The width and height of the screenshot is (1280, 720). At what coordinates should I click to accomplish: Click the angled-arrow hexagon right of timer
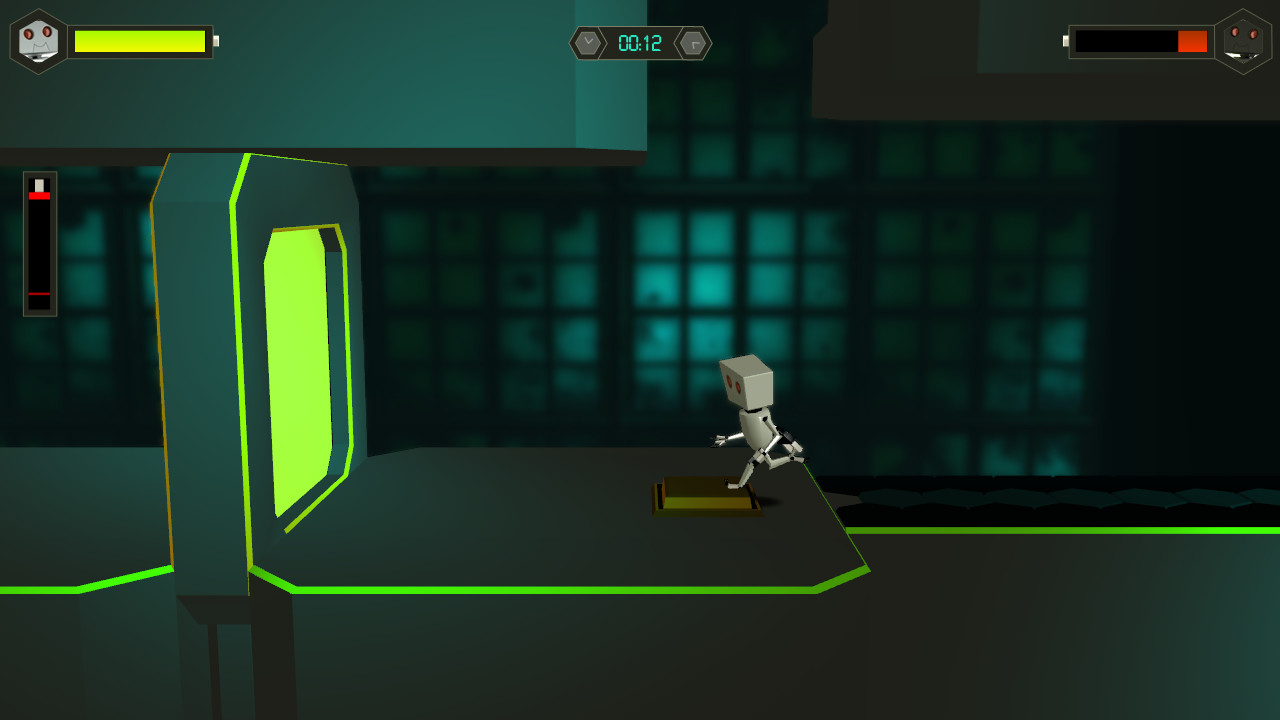(x=692, y=43)
